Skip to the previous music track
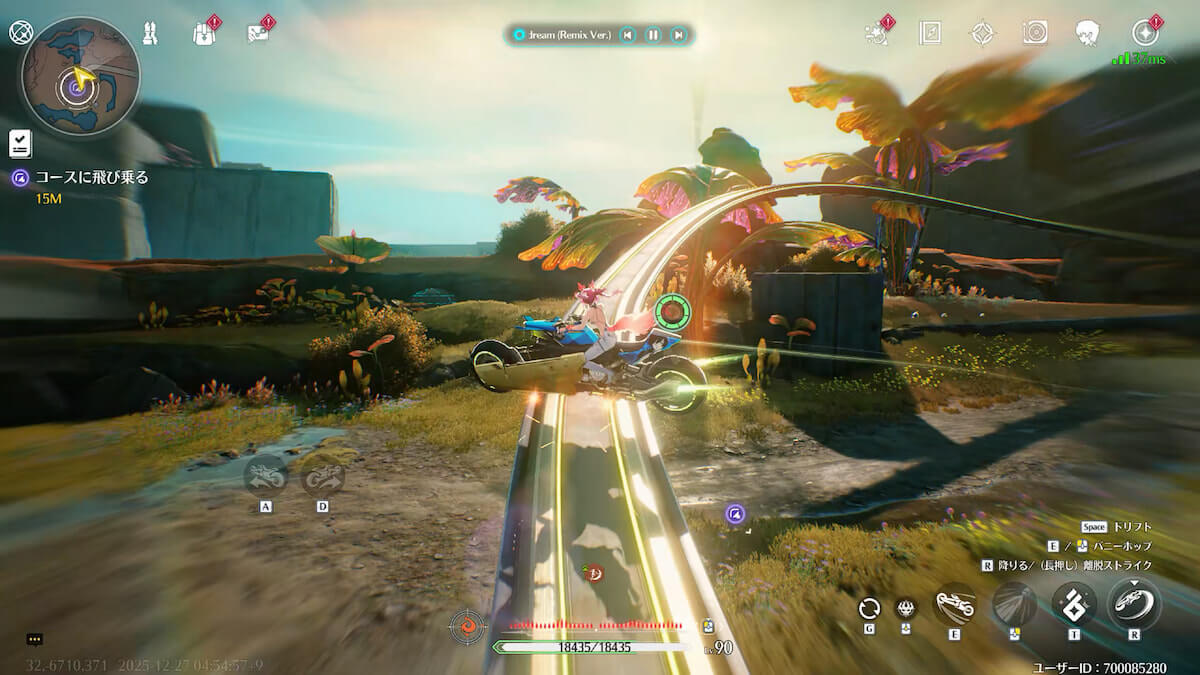The image size is (1200, 675). [627, 35]
